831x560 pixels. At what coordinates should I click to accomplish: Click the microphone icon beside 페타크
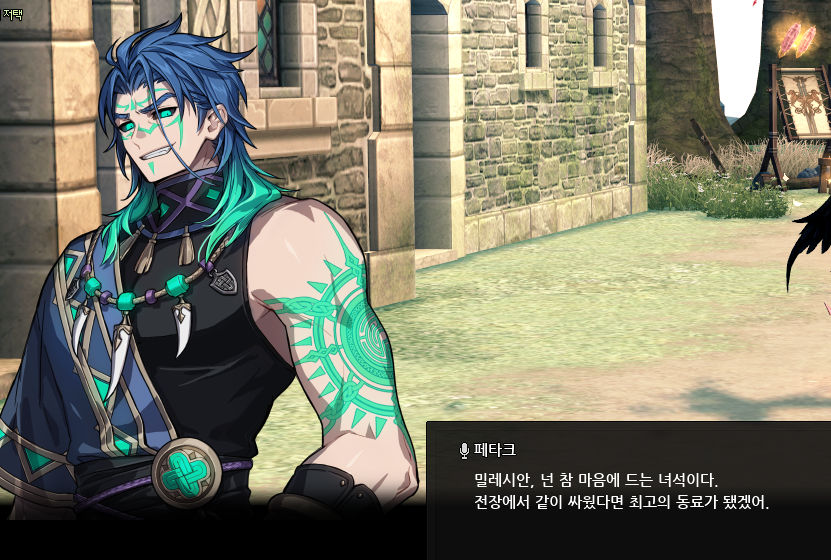464,451
